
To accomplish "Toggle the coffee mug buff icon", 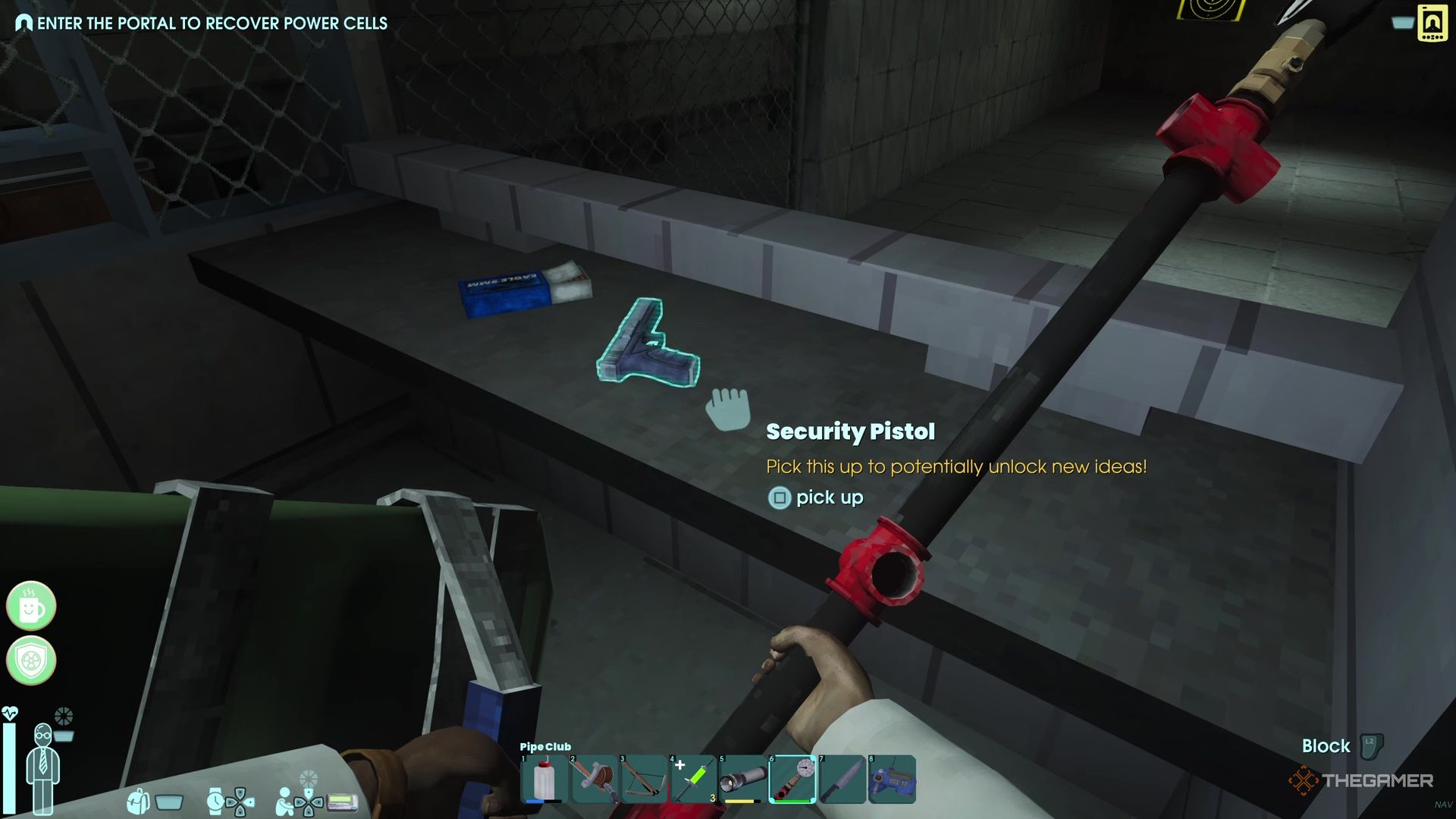I will pyautogui.click(x=30, y=607).
